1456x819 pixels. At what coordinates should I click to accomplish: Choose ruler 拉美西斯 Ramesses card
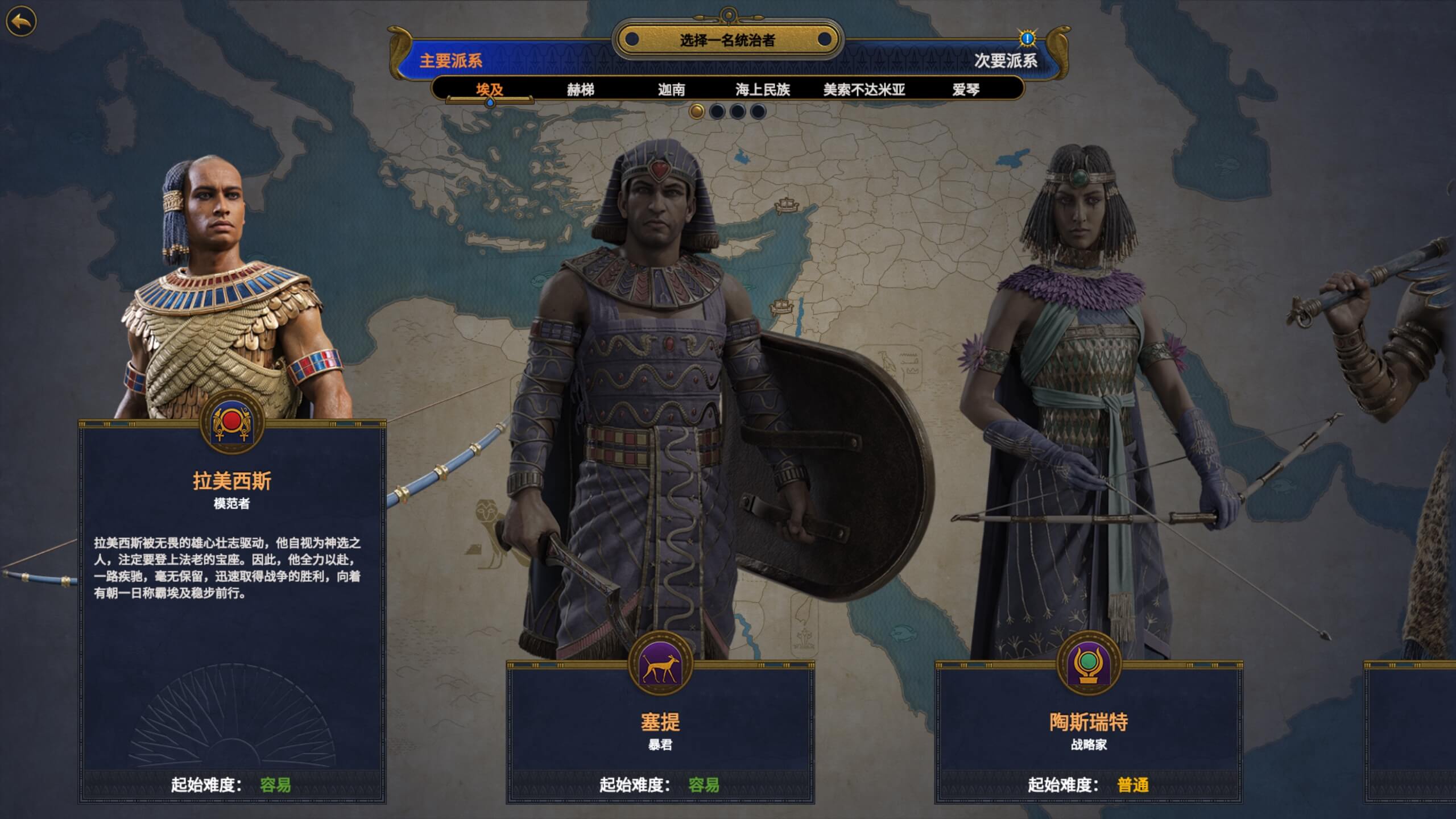coord(232,609)
